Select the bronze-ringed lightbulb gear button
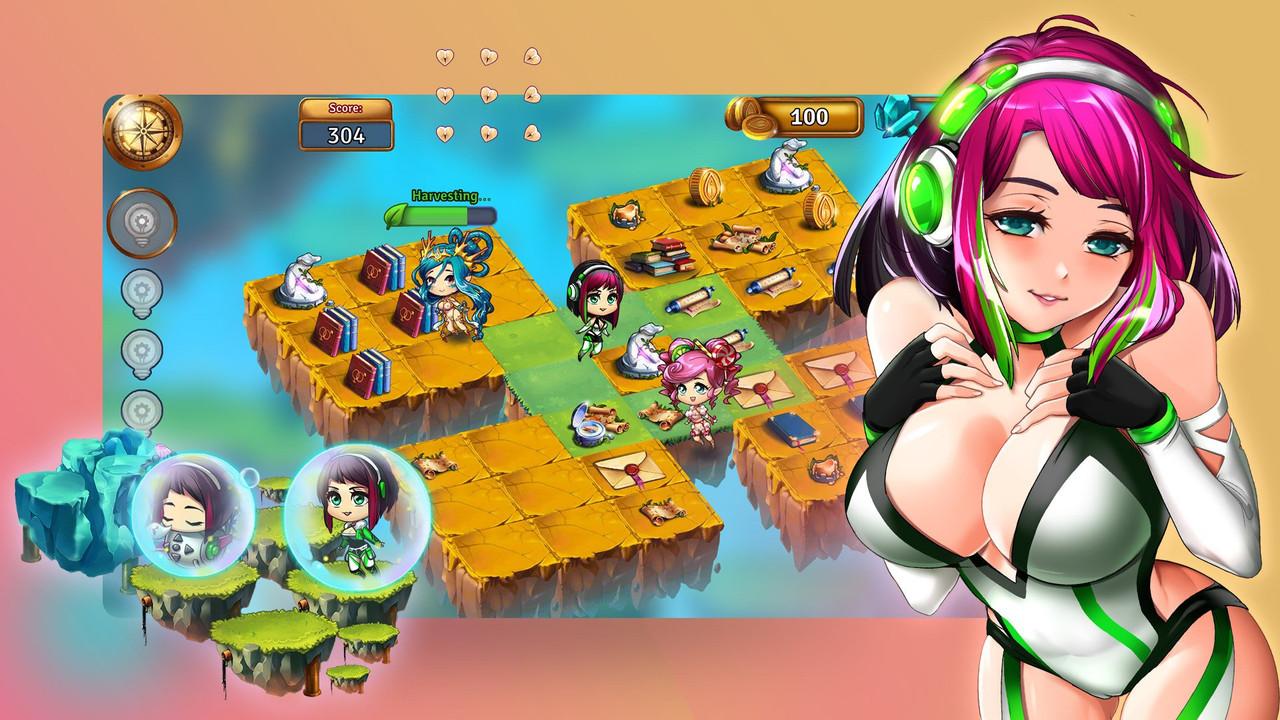This screenshot has width=1280, height=720. click(141, 222)
